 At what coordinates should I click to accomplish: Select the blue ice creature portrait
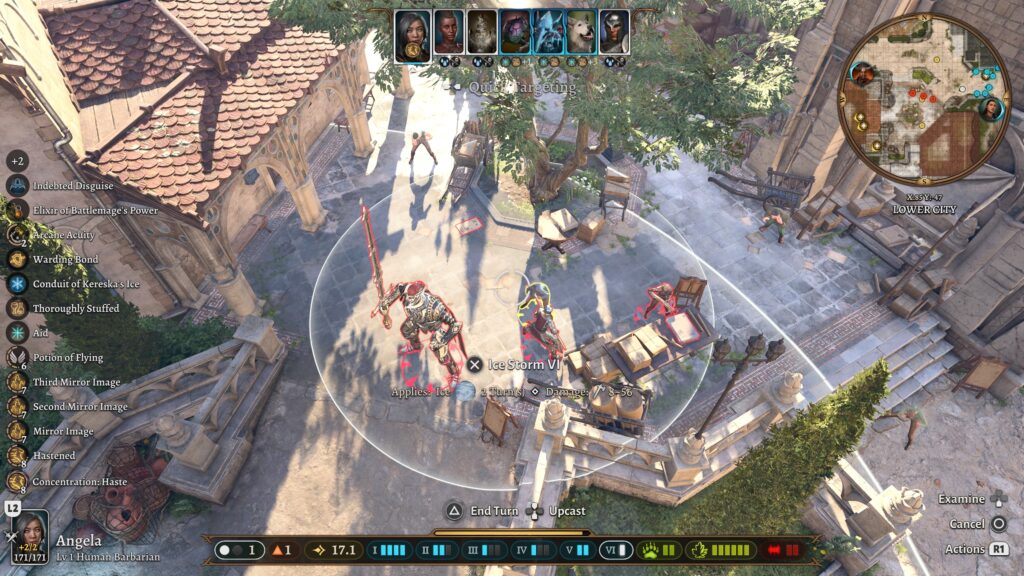tap(547, 33)
